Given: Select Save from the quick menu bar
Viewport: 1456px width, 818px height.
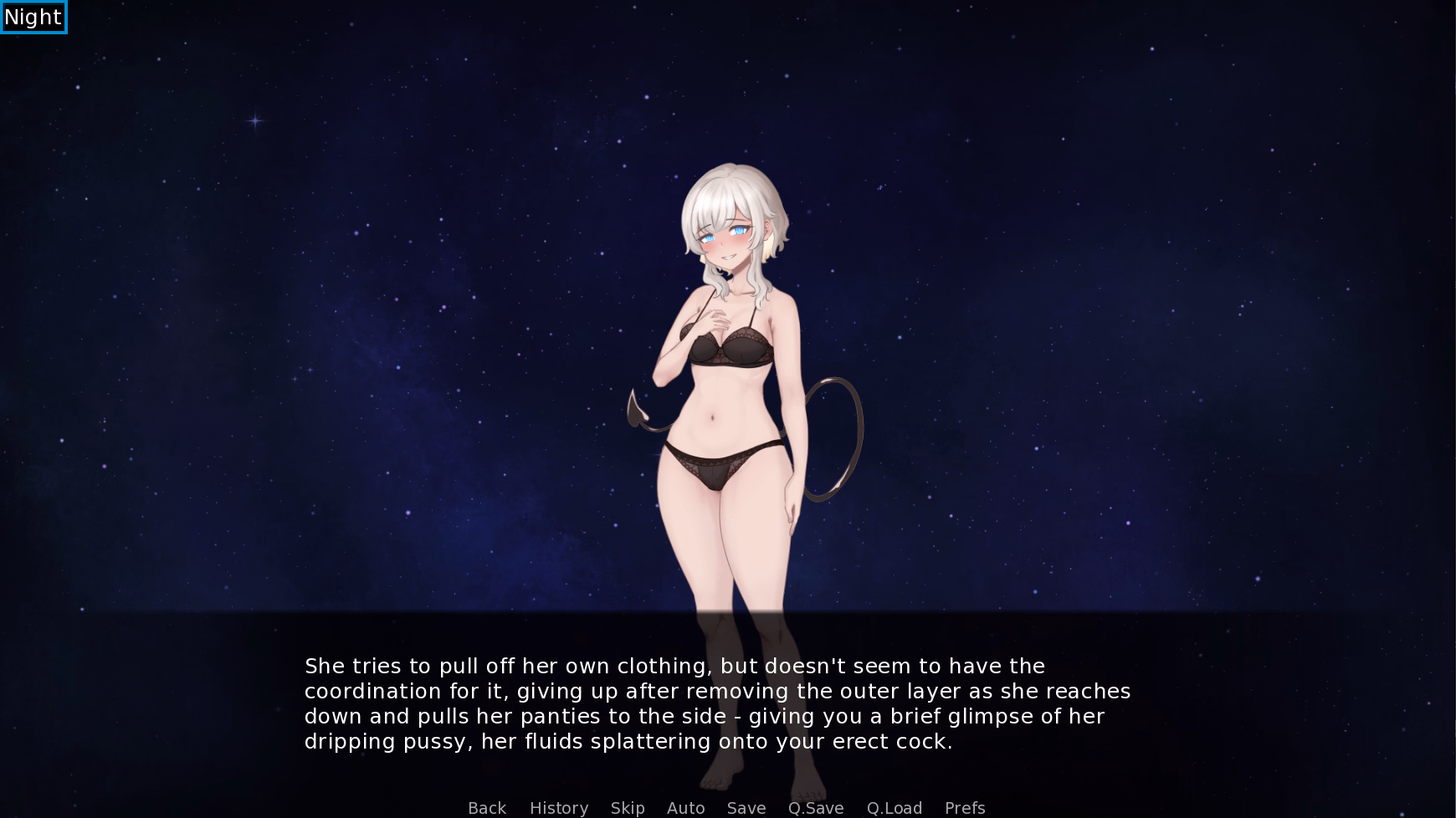Looking at the screenshot, I should tap(746, 808).
